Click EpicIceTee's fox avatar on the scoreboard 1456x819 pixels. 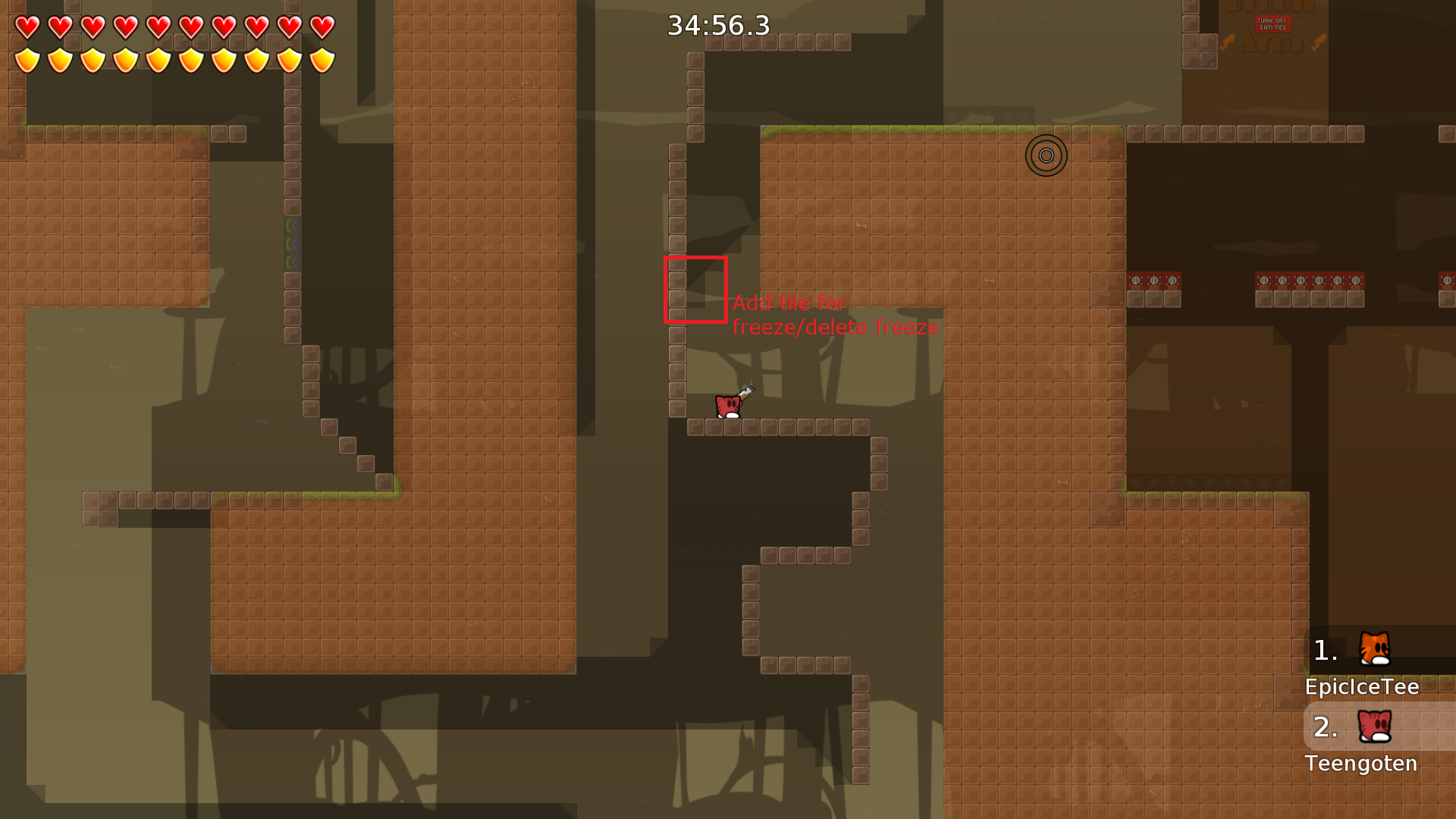pos(1376,649)
